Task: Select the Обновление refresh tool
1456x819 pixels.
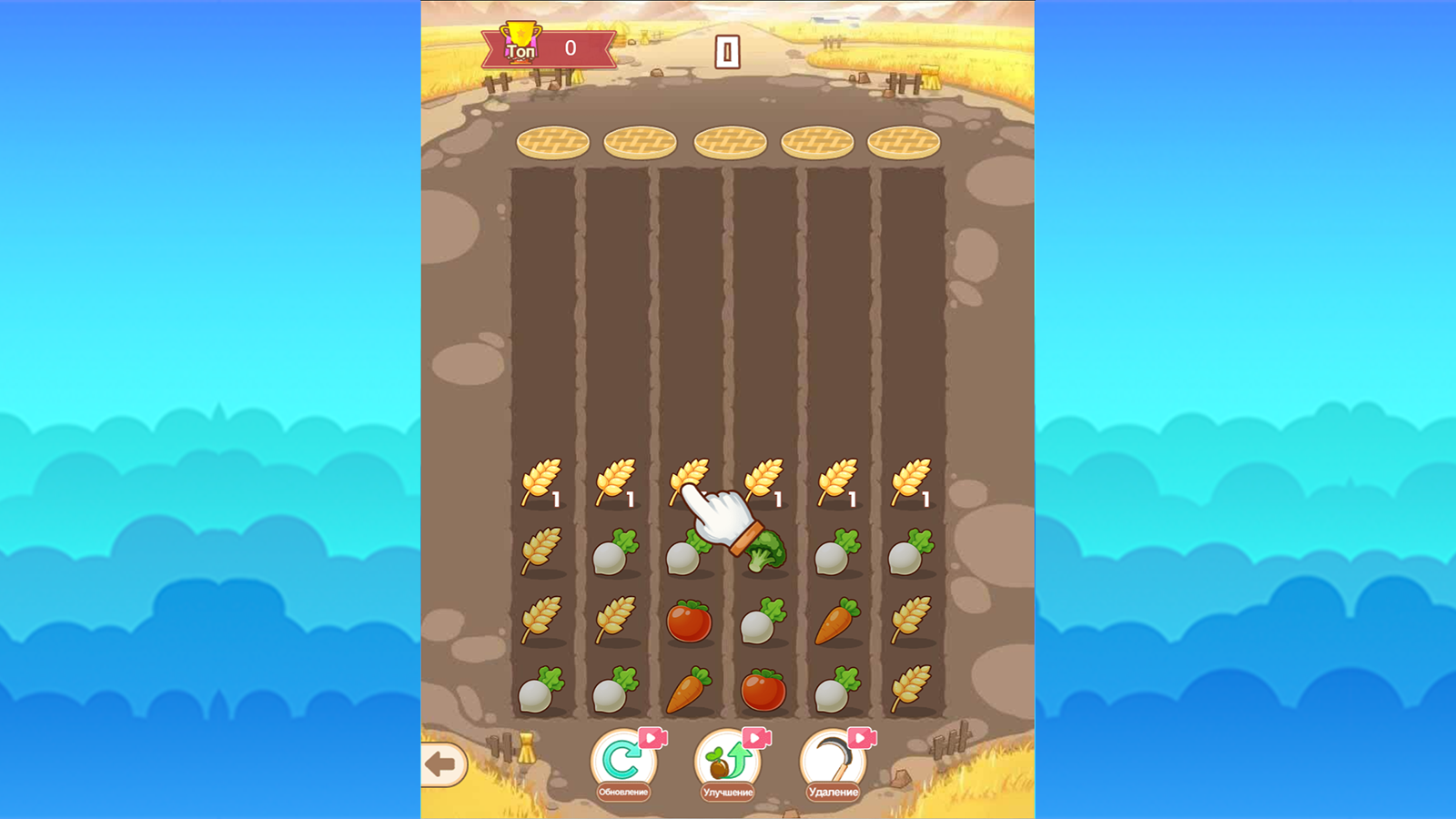Action: (622, 761)
